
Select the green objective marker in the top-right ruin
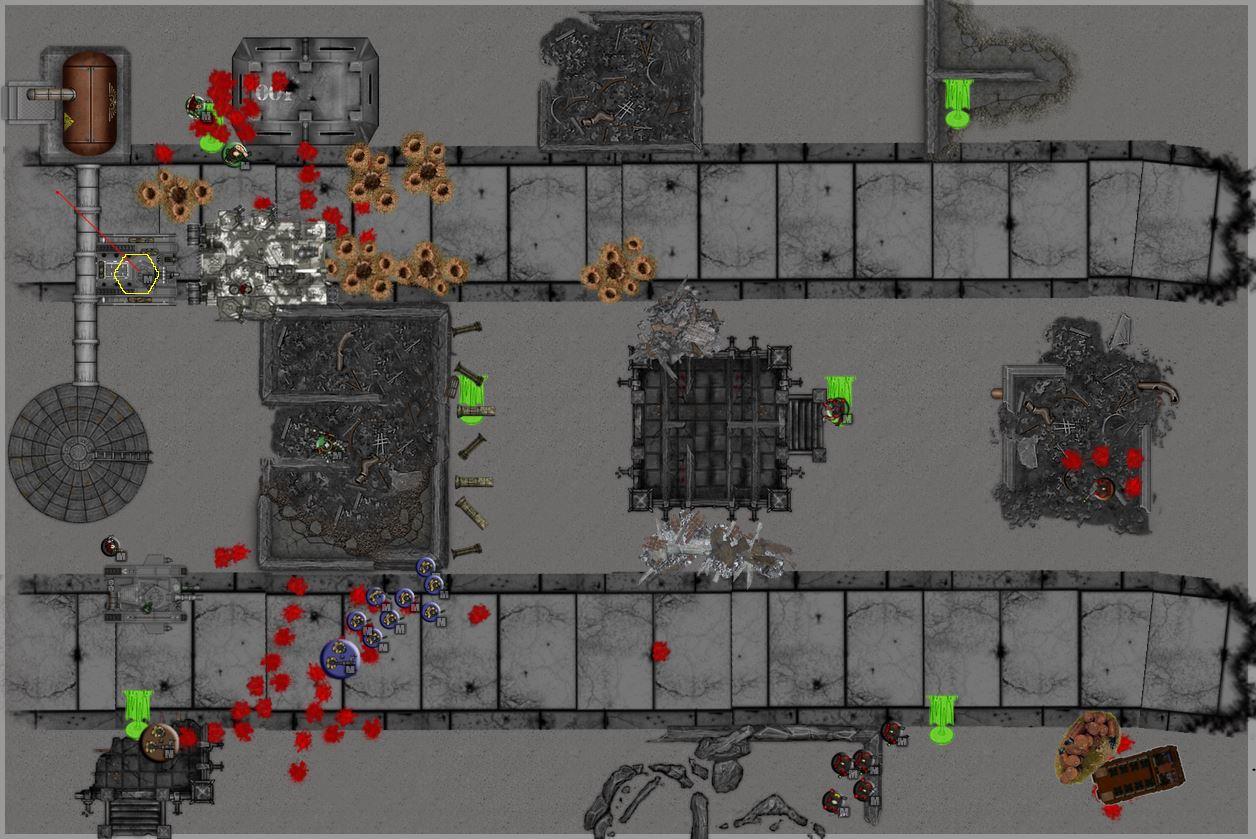(958, 104)
